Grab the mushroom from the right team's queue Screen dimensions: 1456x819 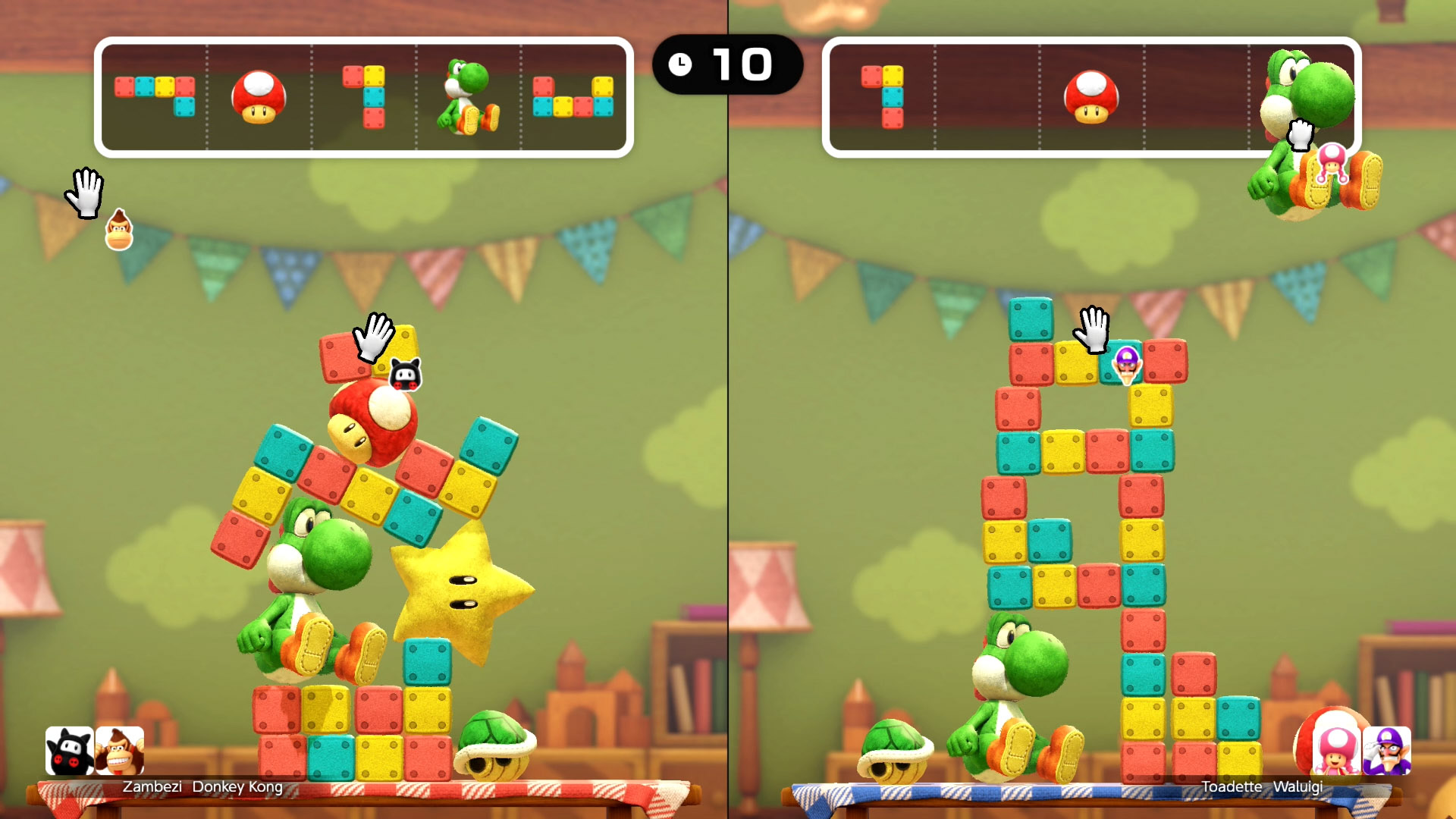(x=1091, y=96)
